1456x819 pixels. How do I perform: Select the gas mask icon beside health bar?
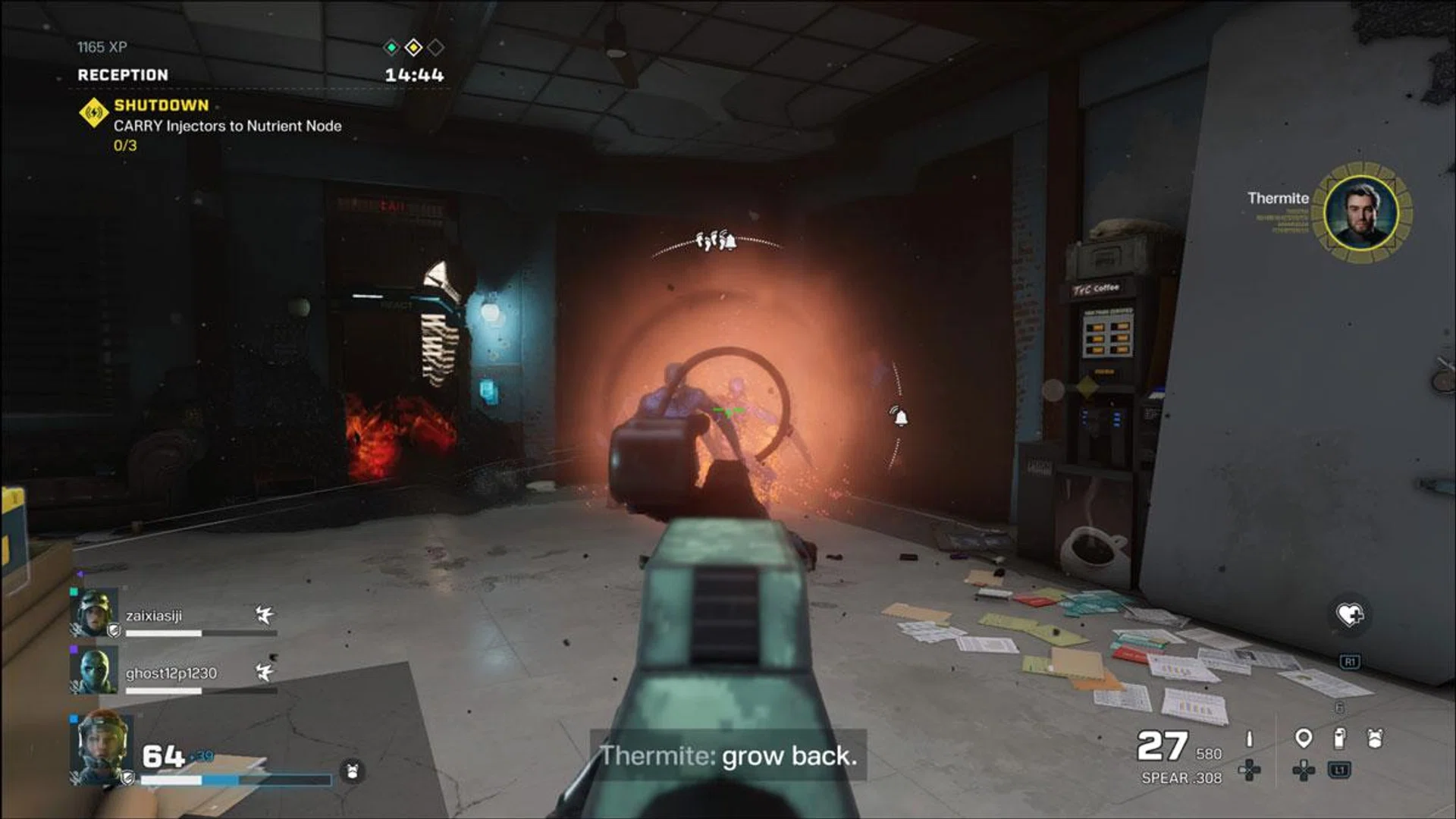[x=350, y=770]
